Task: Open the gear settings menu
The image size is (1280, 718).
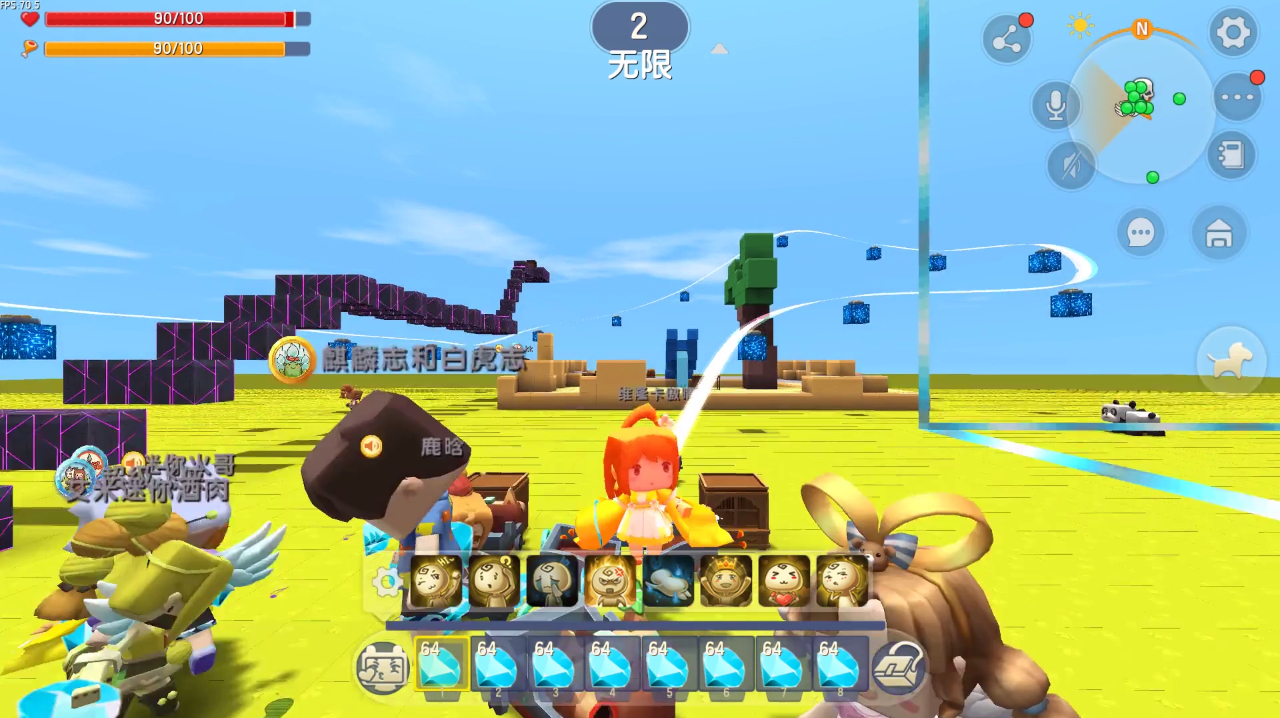Action: 1233,33
